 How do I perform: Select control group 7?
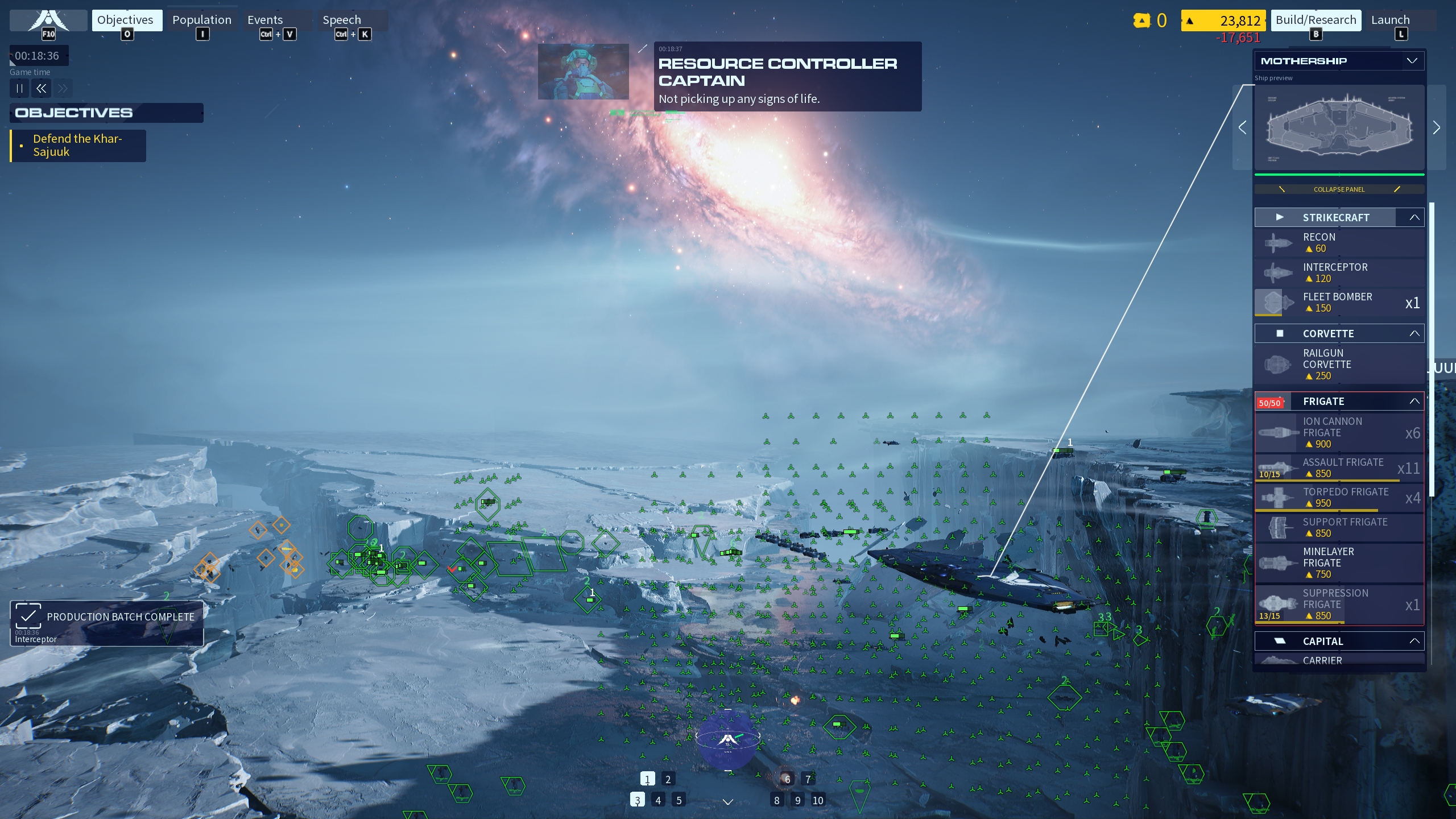pyautogui.click(x=808, y=779)
